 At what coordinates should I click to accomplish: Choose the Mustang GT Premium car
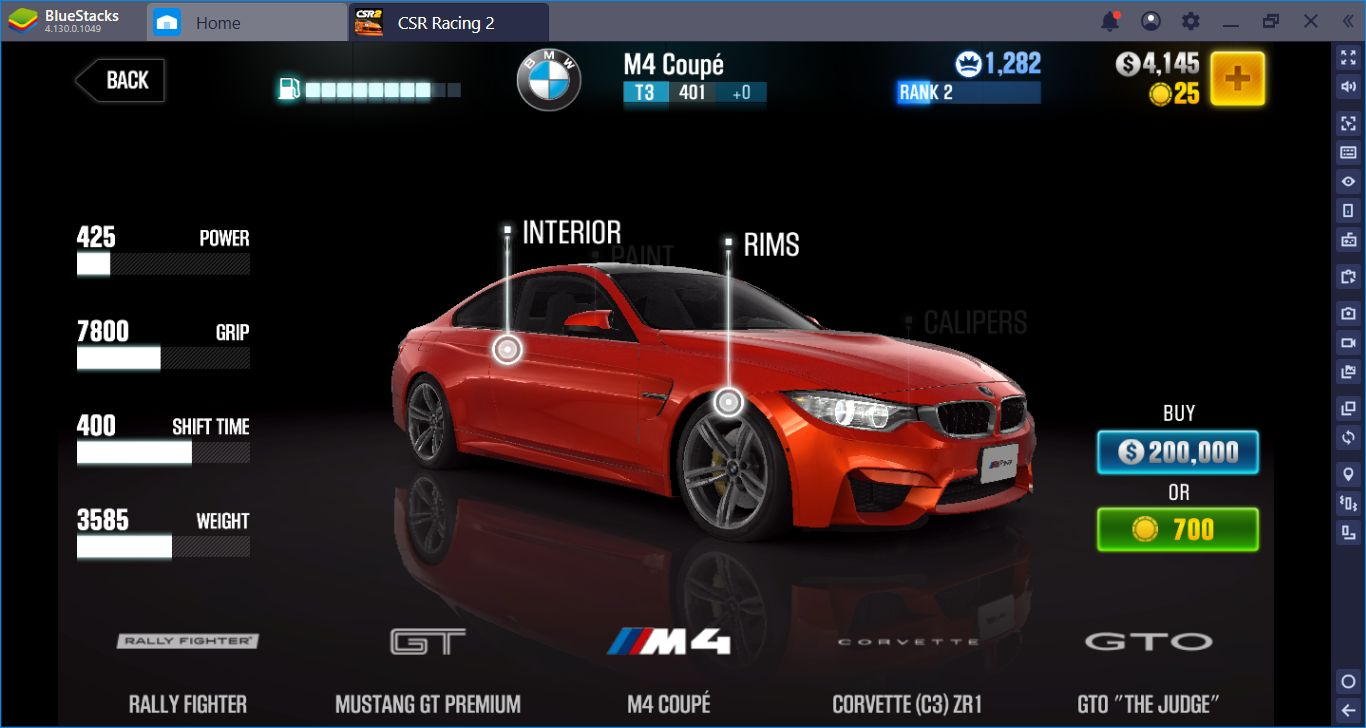tap(427, 641)
